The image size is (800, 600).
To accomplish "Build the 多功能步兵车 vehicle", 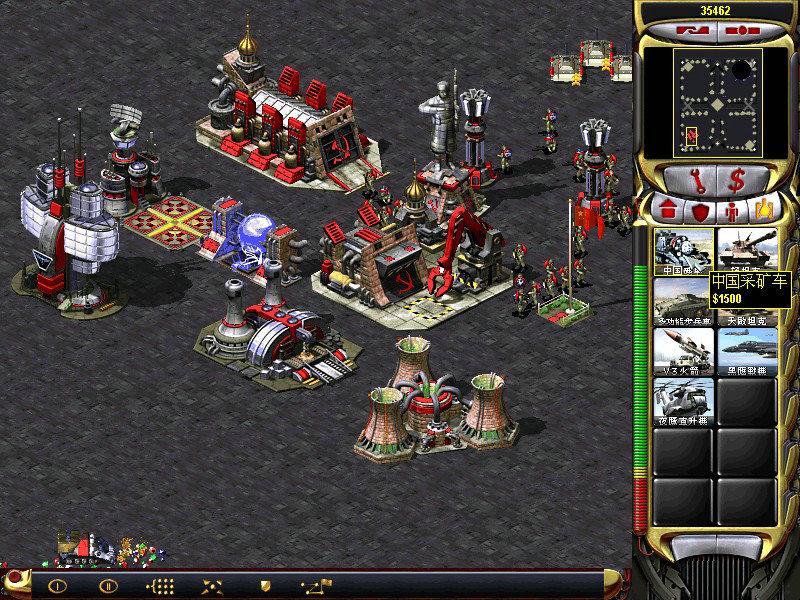I will point(684,301).
